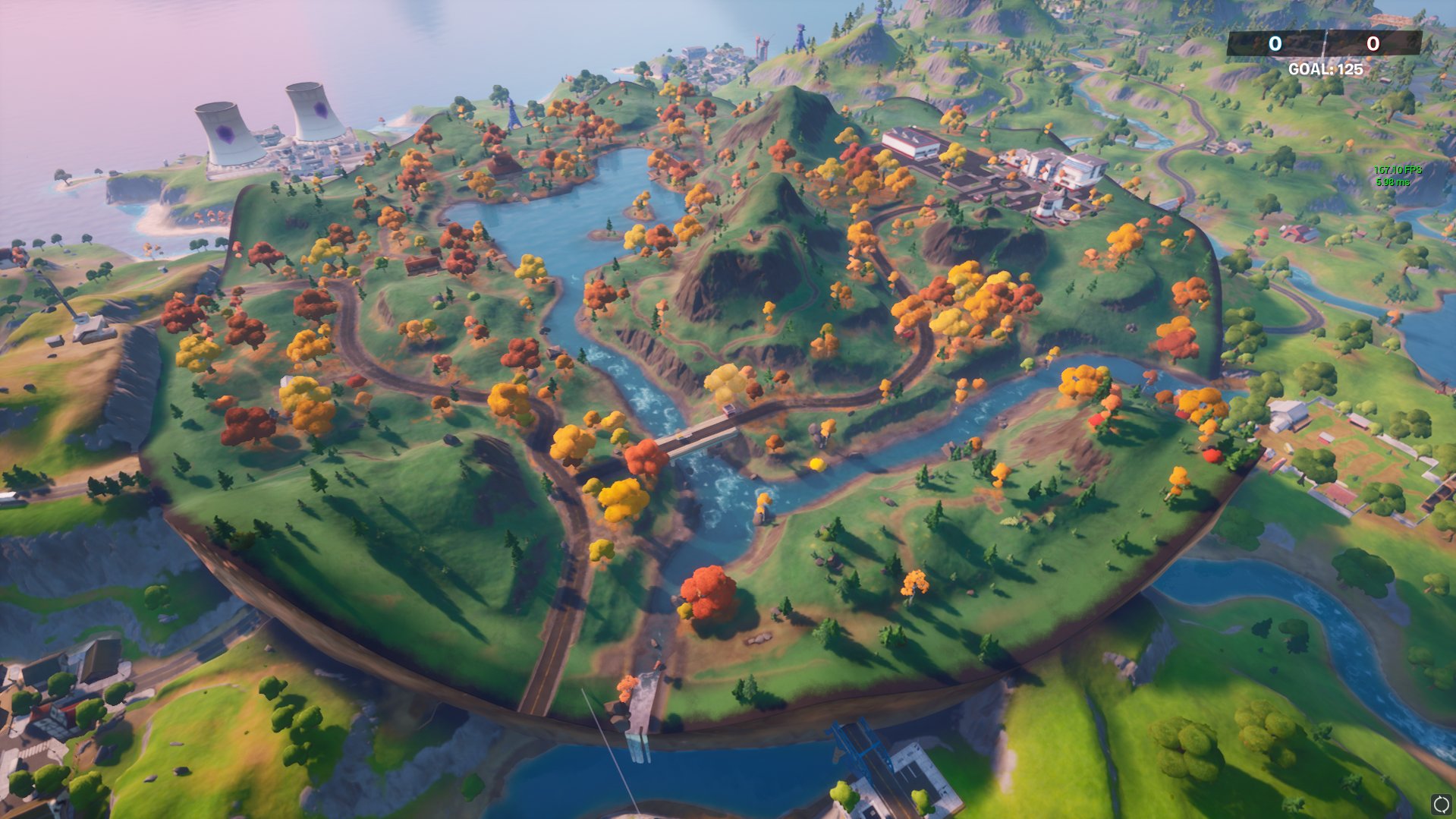
Task: Click the red team score counter
Action: (x=1374, y=45)
